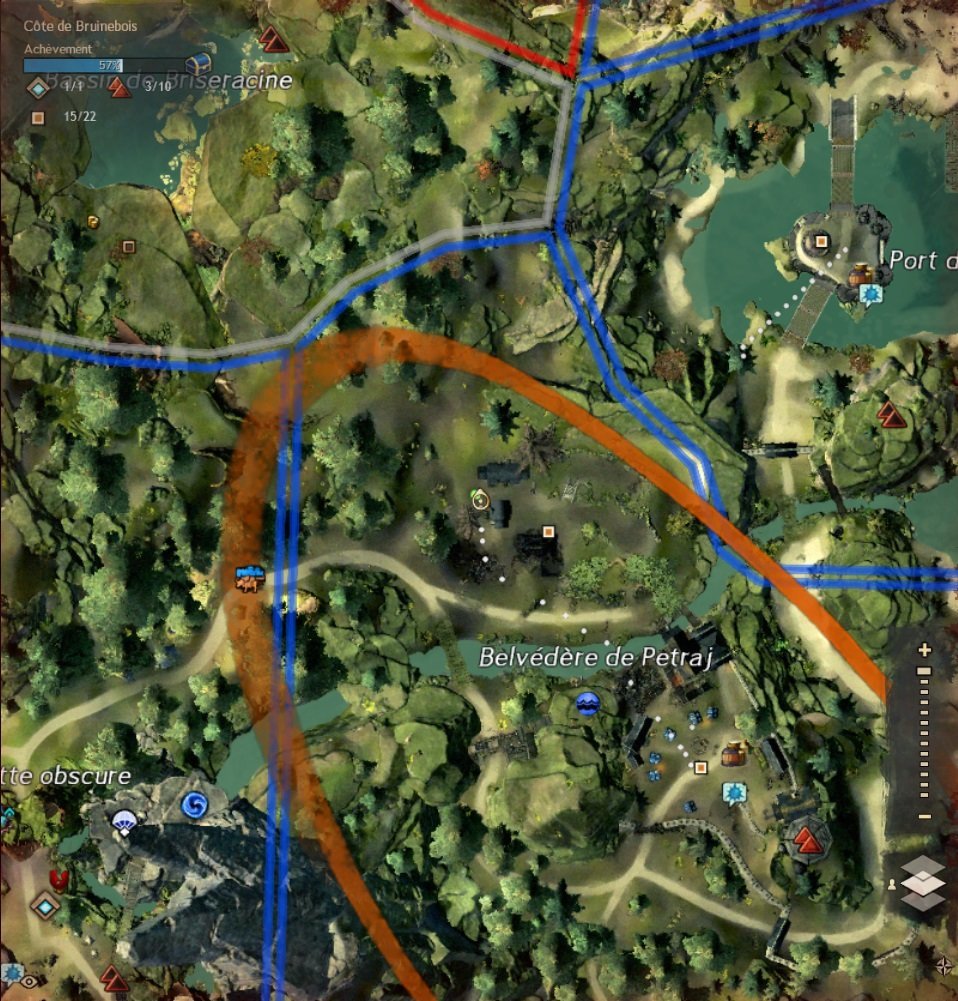Click the red heart-shaped map marker
958x1001 pixels.
point(59,880)
